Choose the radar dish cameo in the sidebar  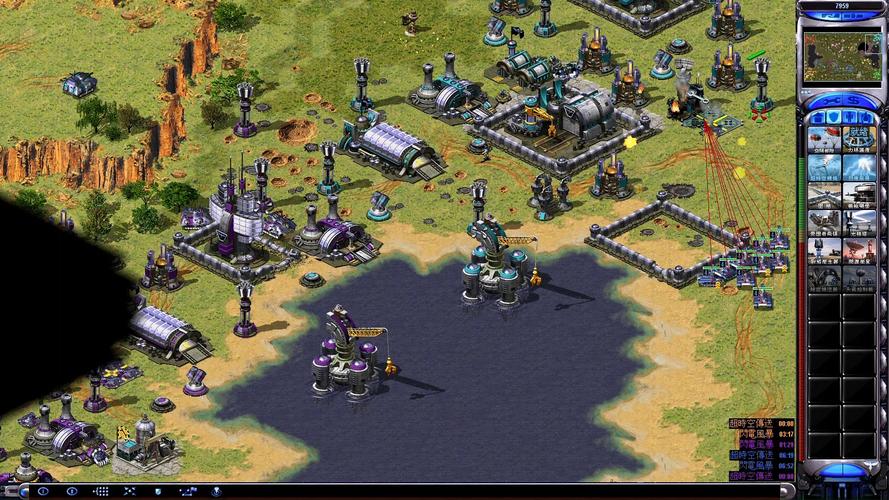859,250
